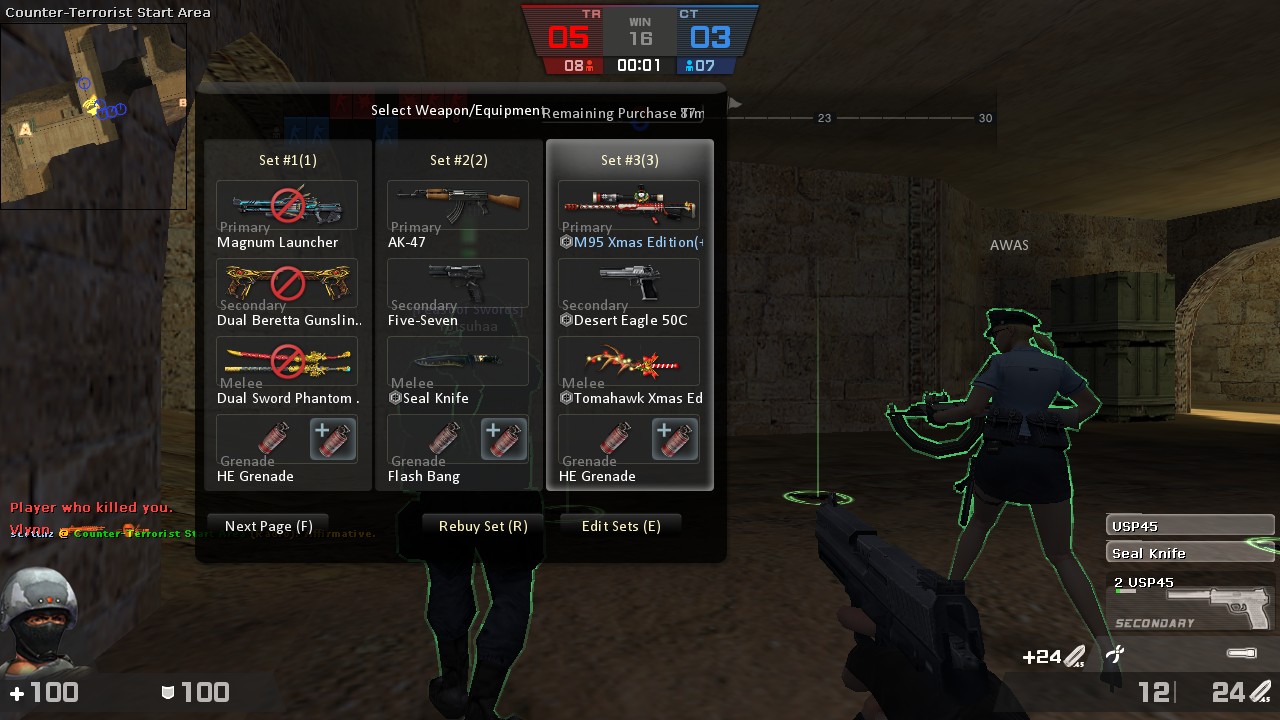Screen dimensions: 1280x720
Task: Click the minimap in the corner
Action: click(93, 115)
